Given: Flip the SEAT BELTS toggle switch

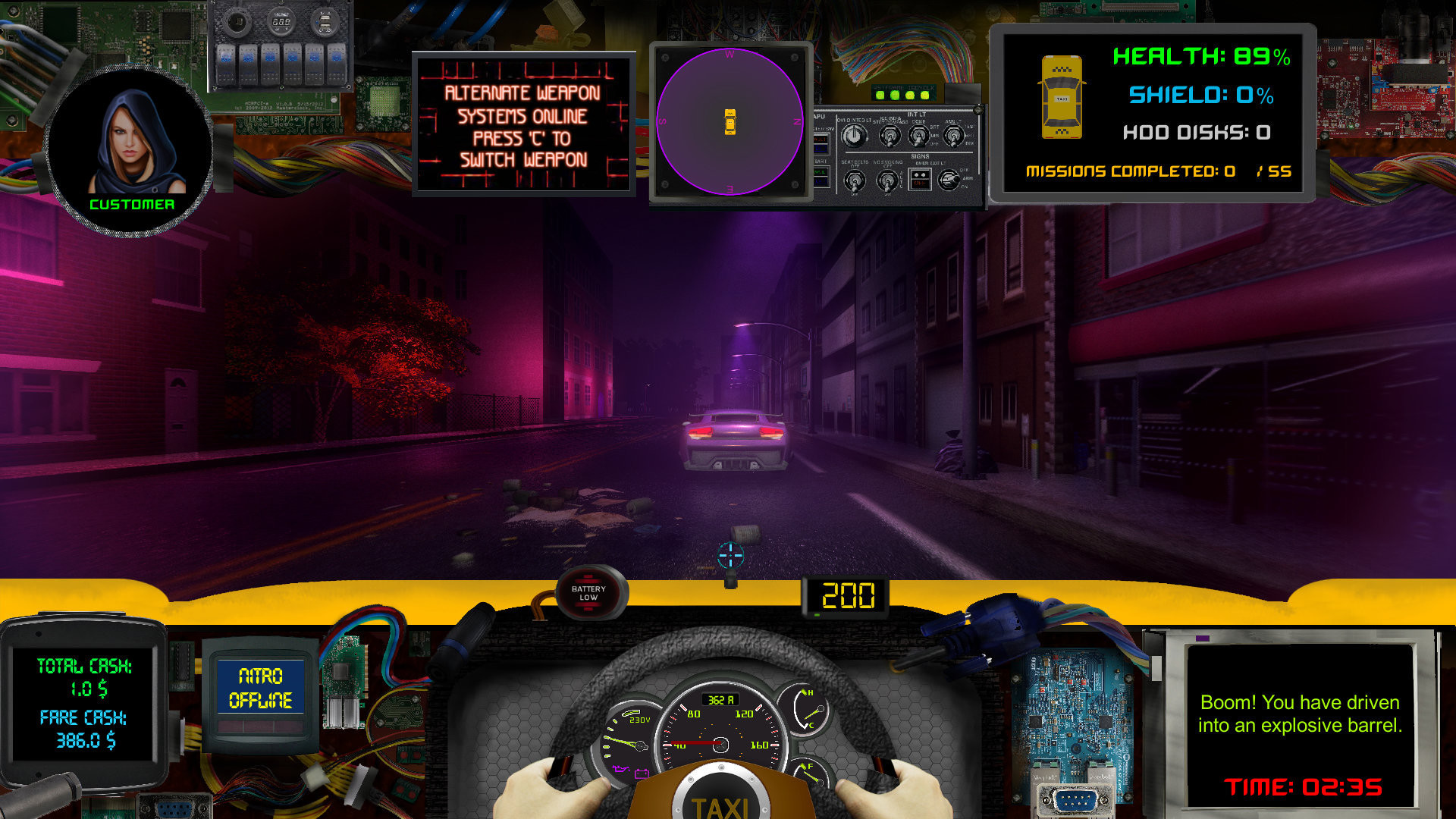Looking at the screenshot, I should click(855, 180).
